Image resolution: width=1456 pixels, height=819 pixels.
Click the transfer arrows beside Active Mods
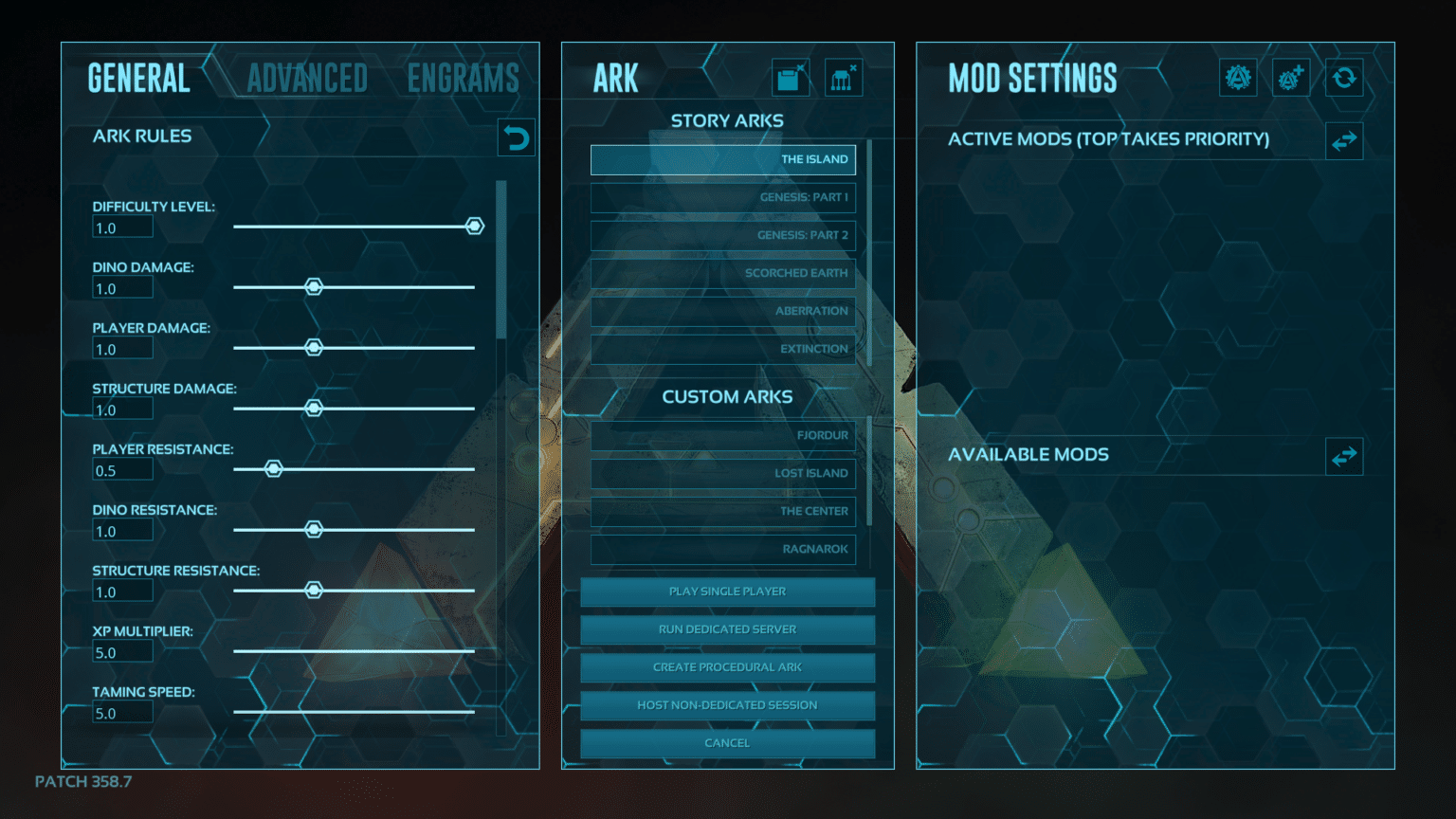coord(1344,140)
